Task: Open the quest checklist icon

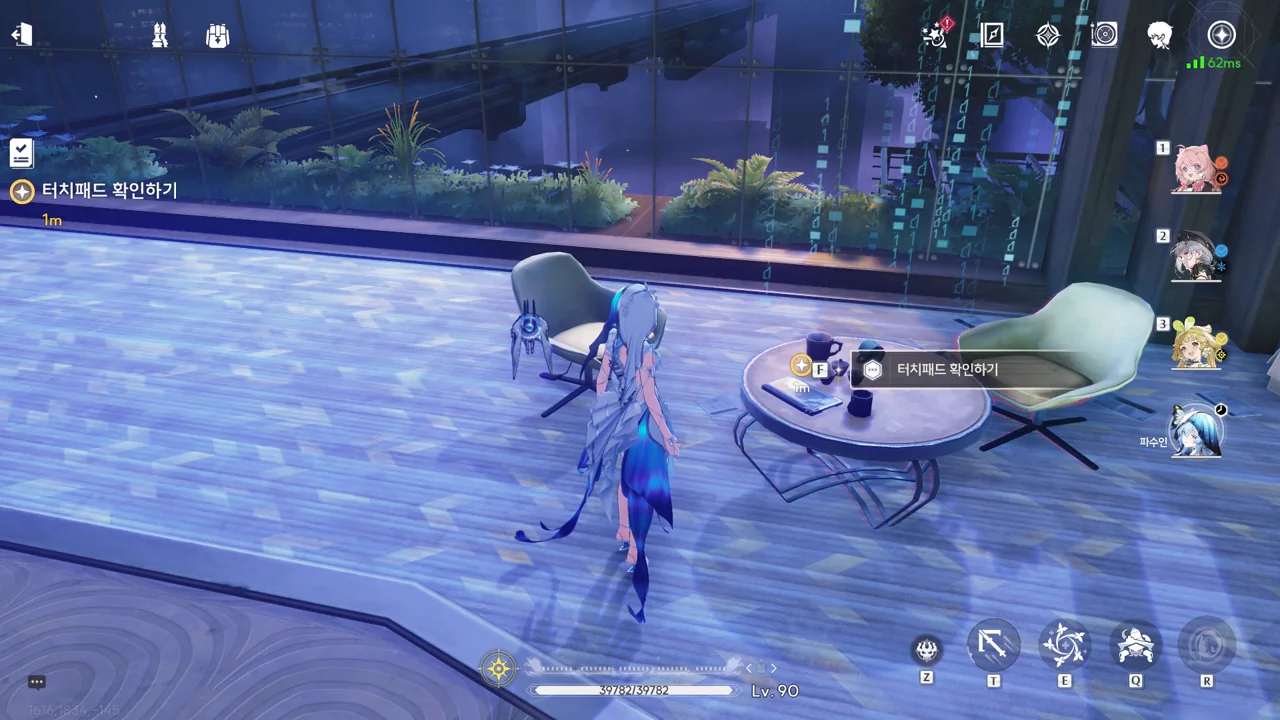Action: (22, 153)
